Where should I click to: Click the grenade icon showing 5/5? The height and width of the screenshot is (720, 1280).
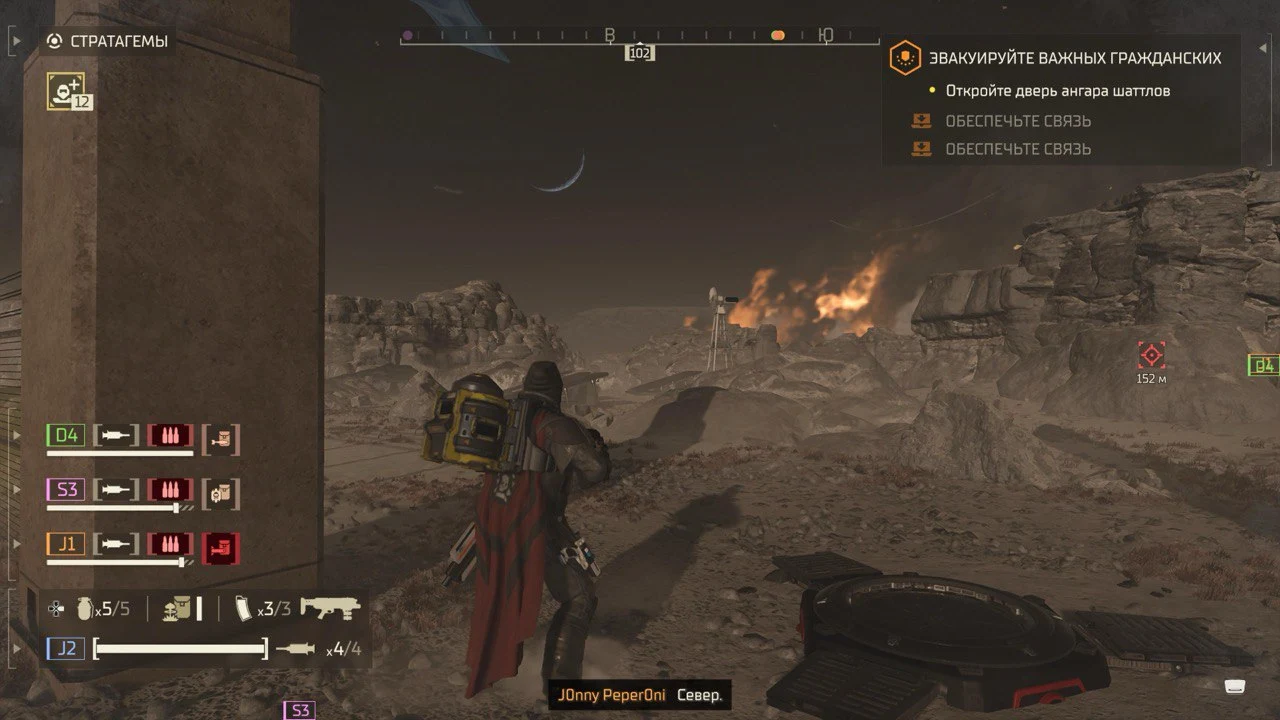pos(84,608)
